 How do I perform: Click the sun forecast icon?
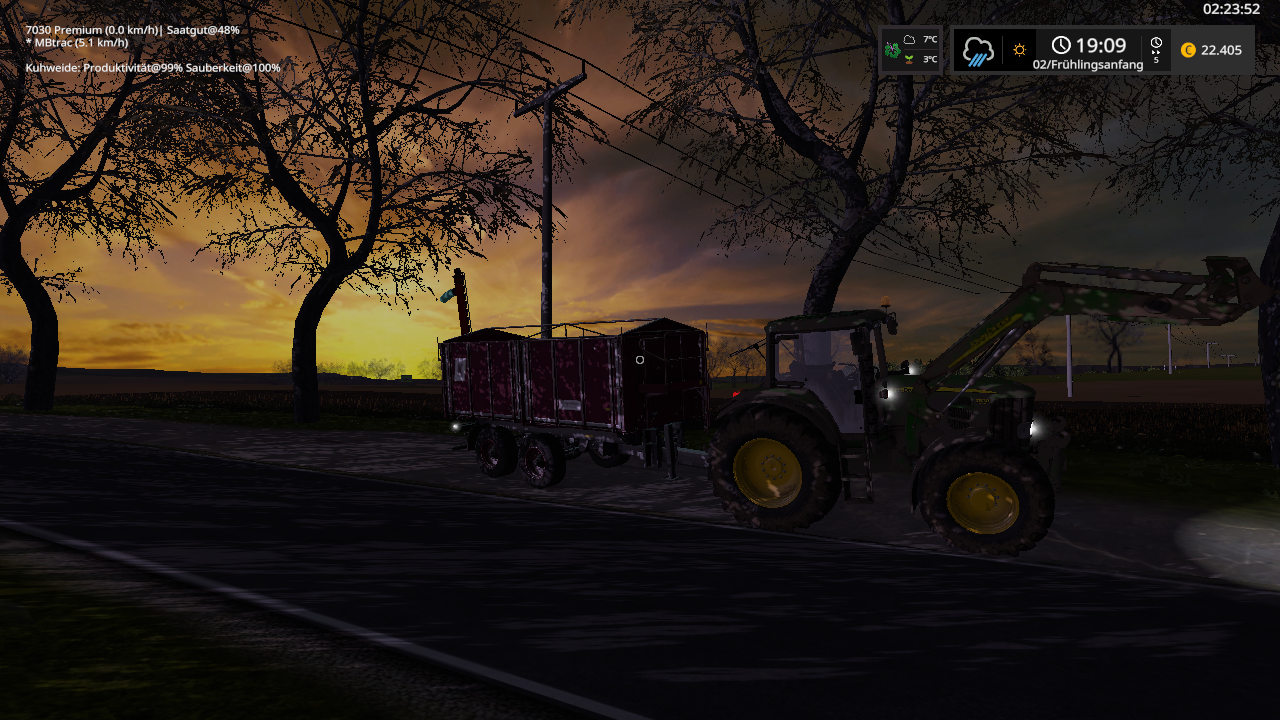point(1019,50)
